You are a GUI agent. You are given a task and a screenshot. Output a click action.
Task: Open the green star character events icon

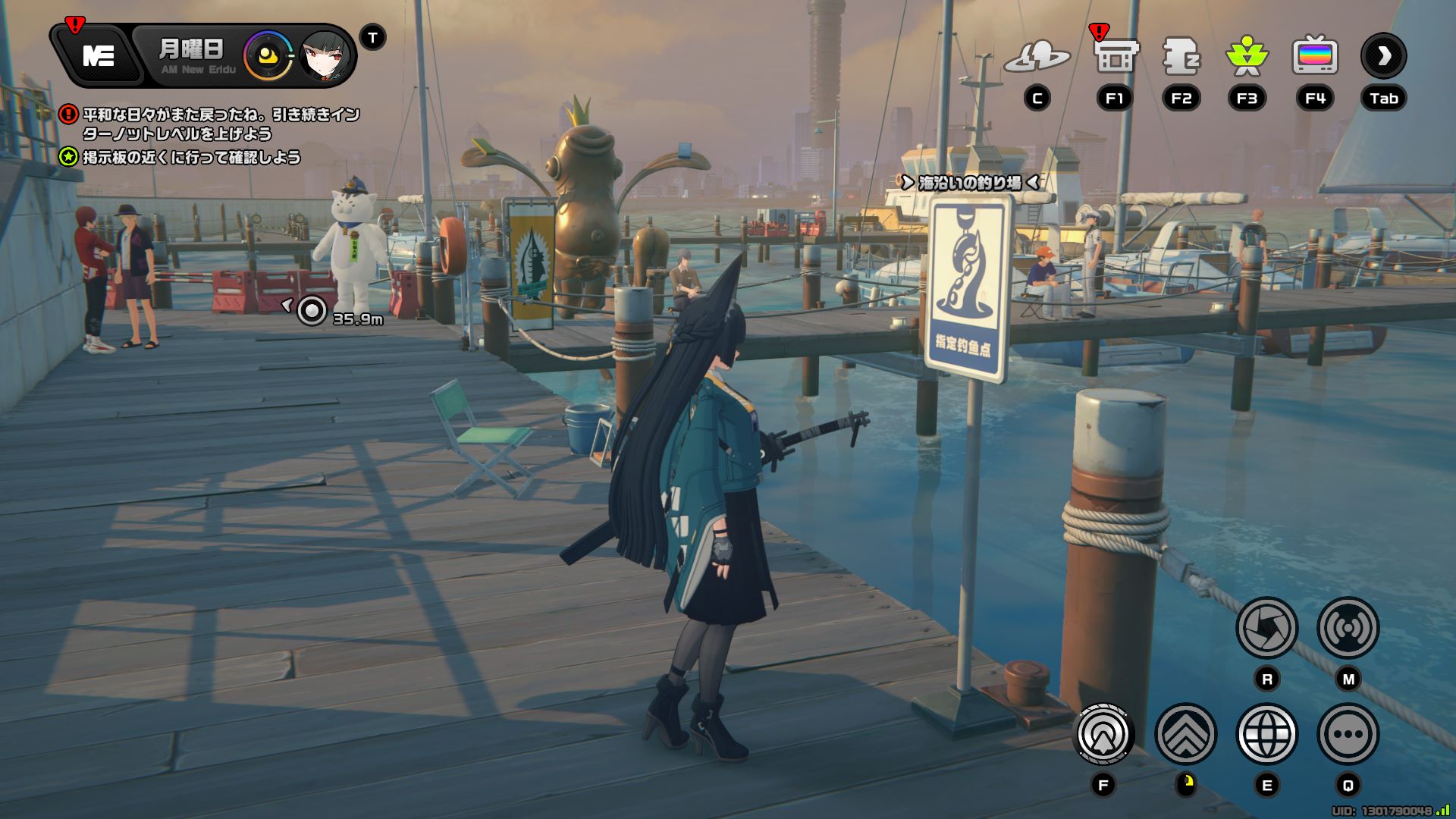click(x=1247, y=56)
